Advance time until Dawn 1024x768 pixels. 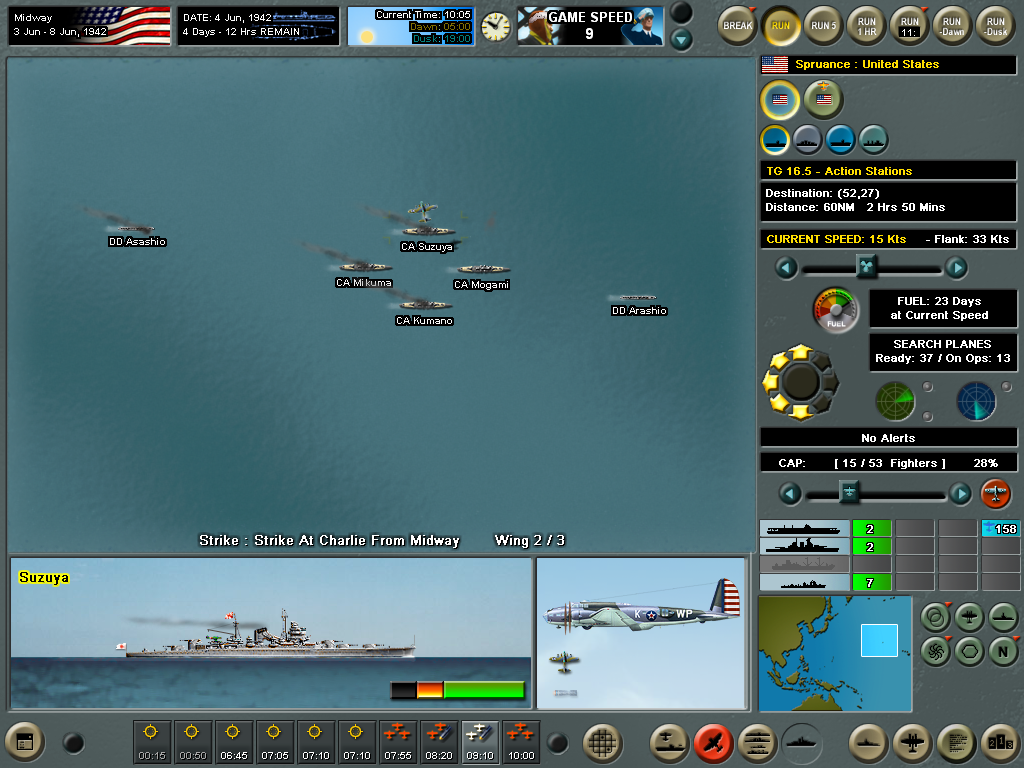(951, 25)
